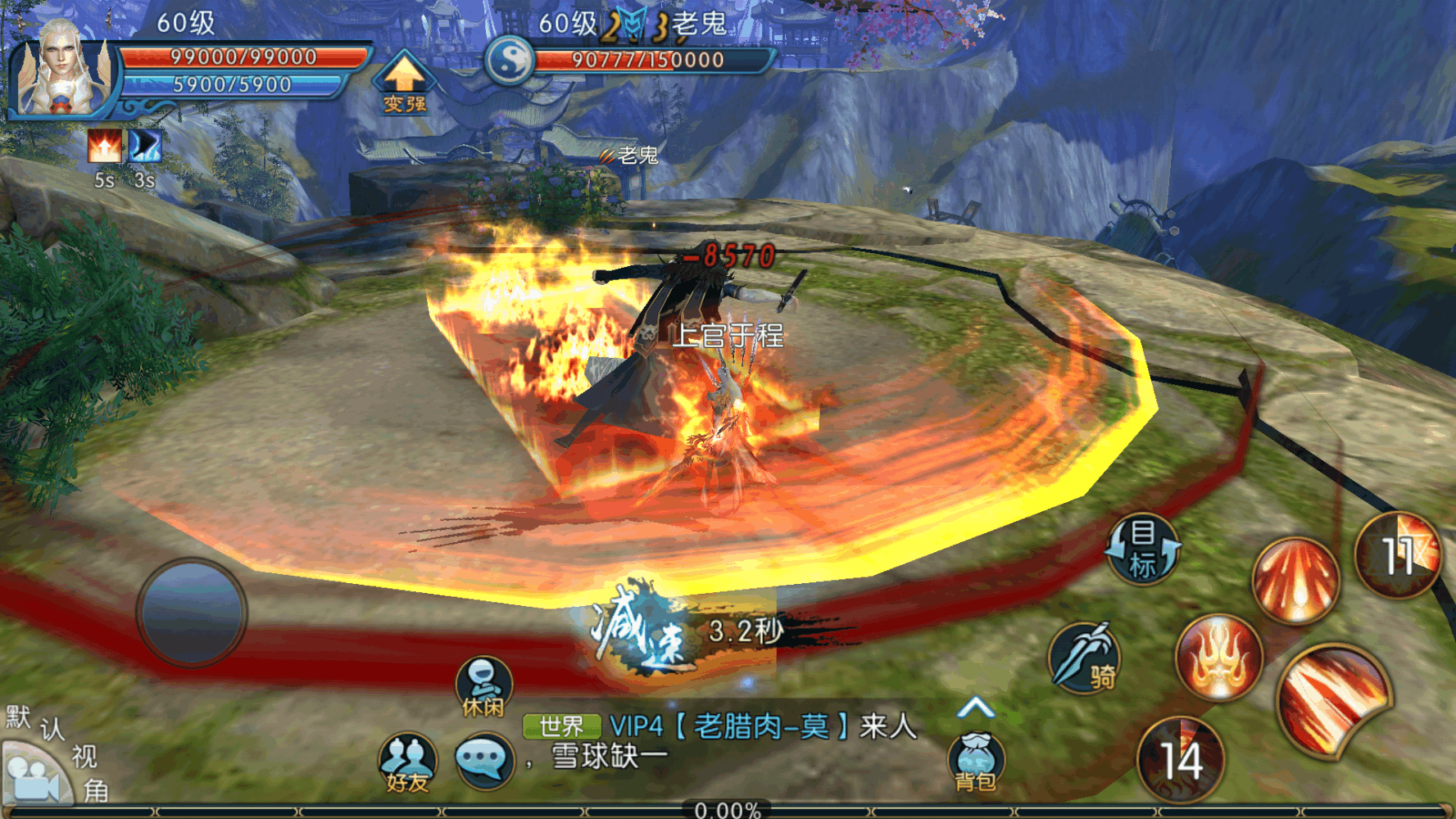Tap the skill with 11 second cooldown
The image size is (1456, 819).
point(1399,554)
